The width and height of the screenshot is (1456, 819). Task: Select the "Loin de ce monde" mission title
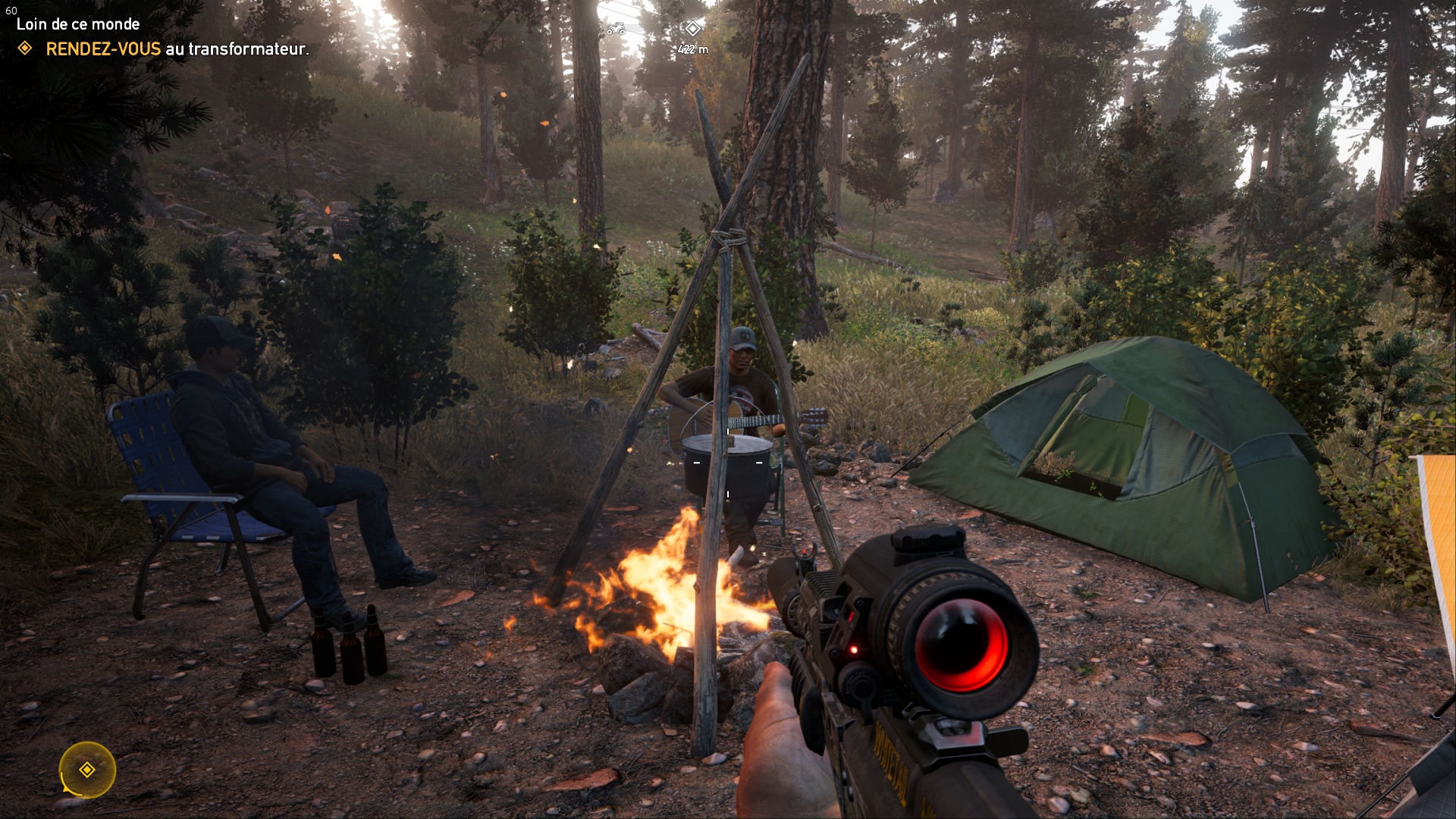78,24
